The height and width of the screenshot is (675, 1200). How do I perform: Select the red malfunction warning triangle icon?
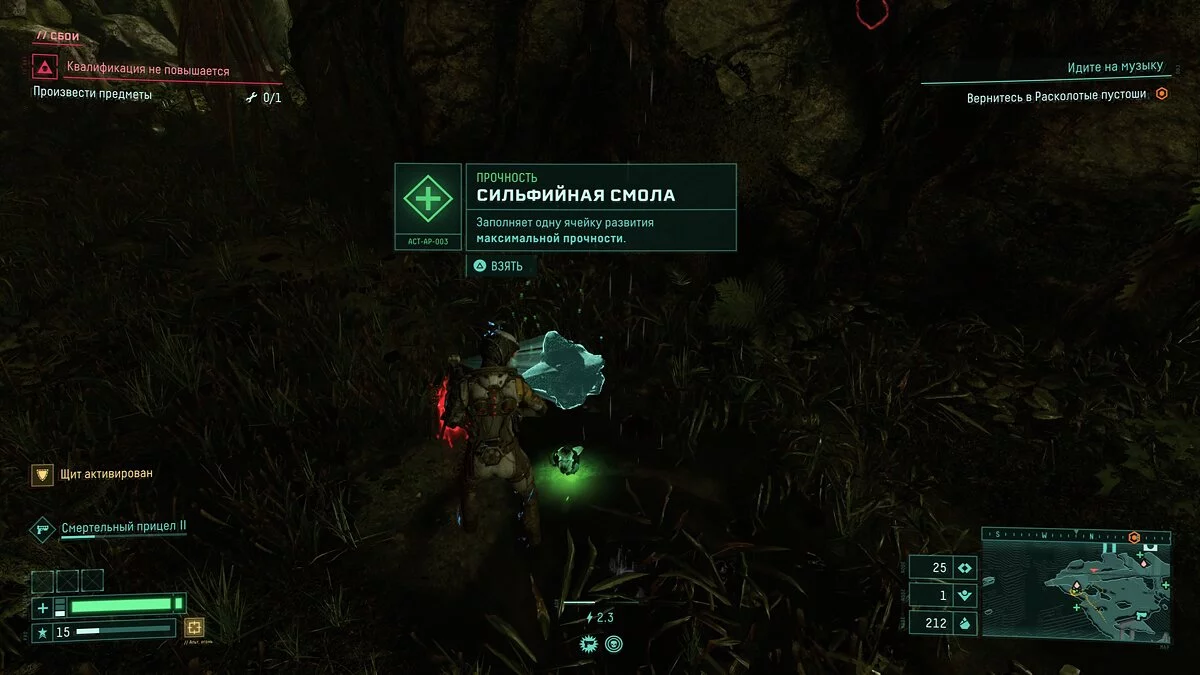pos(44,68)
